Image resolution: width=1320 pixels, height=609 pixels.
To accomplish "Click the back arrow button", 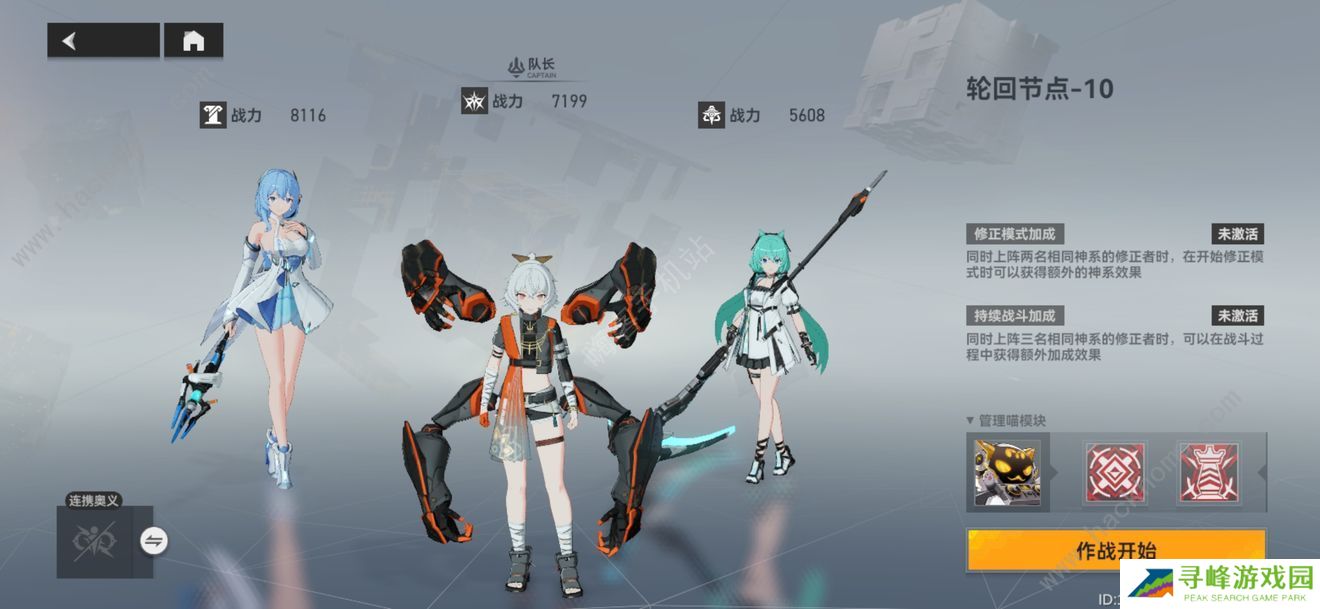I will pyautogui.click(x=103, y=40).
